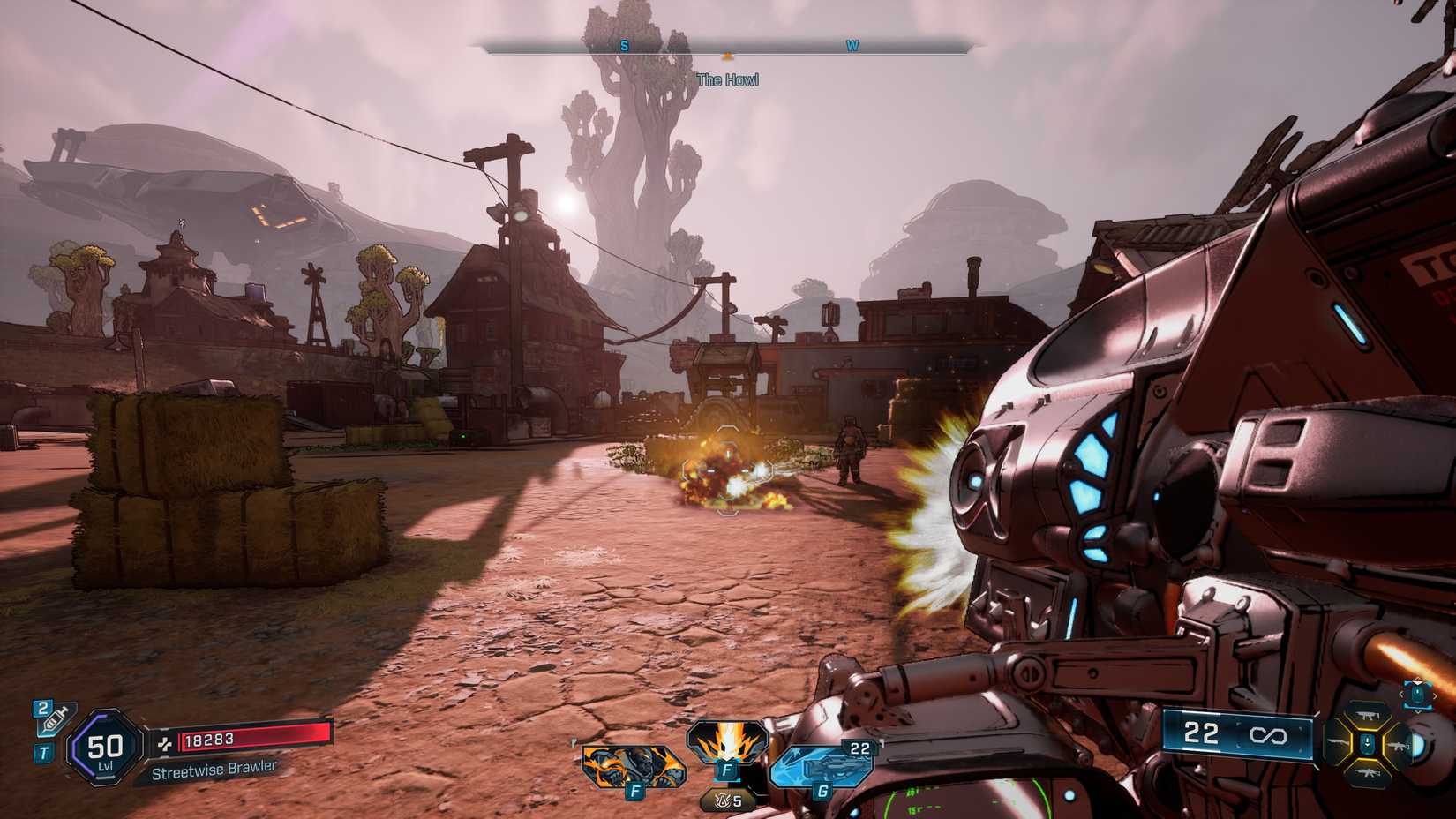The height and width of the screenshot is (819, 1456).
Task: Select the bottom rifle in the weapon wheel
Action: (x=1369, y=772)
